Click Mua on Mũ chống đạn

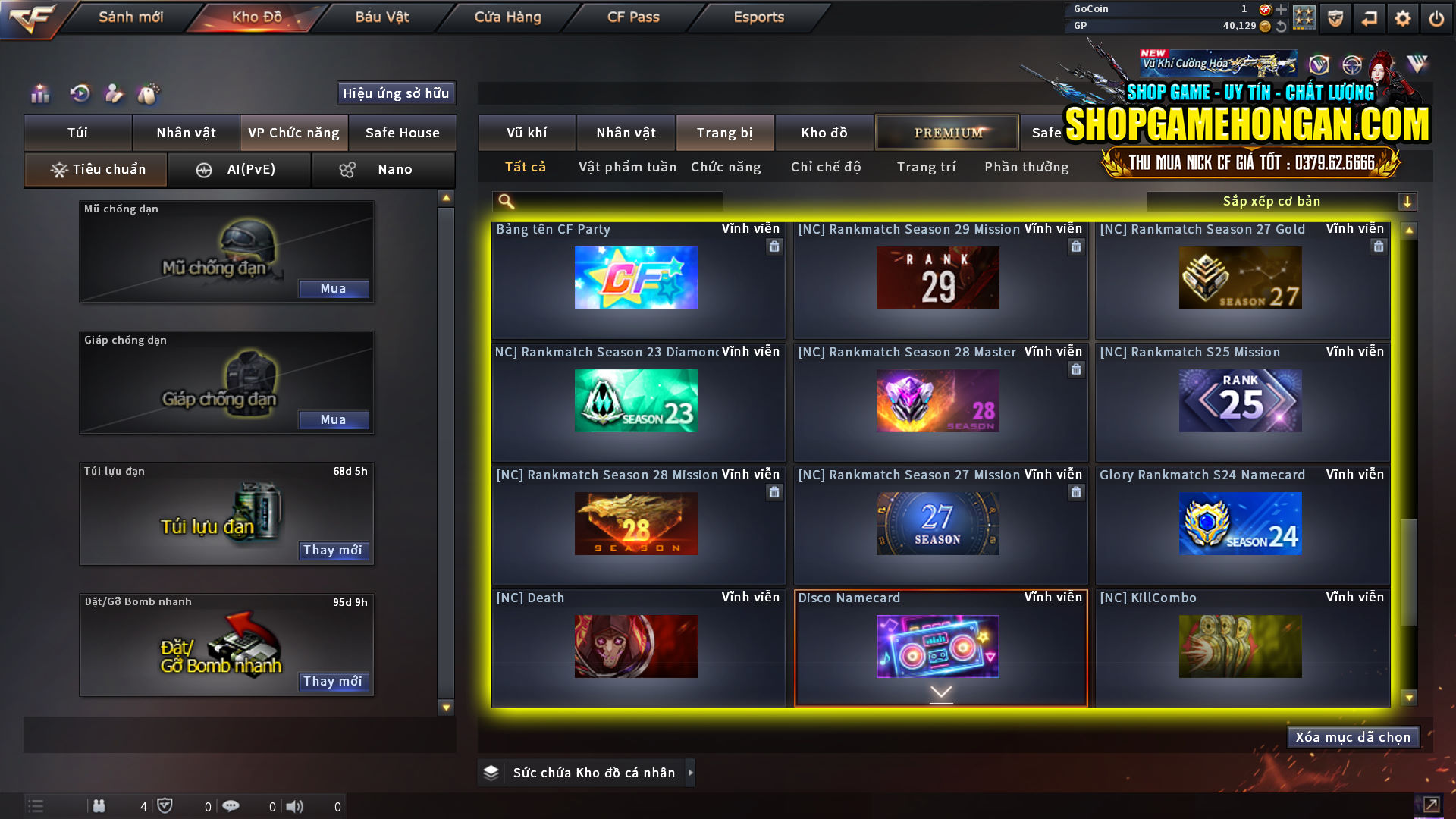[x=334, y=288]
